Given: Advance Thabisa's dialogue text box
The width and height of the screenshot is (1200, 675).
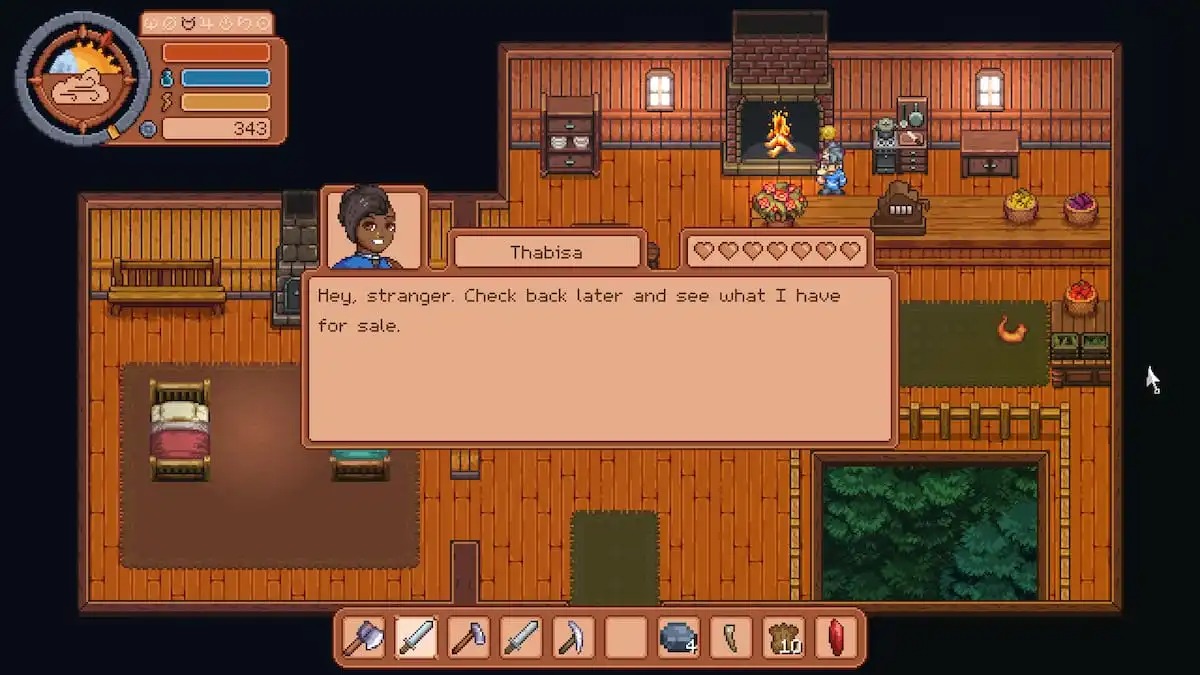Looking at the screenshot, I should 599,359.
